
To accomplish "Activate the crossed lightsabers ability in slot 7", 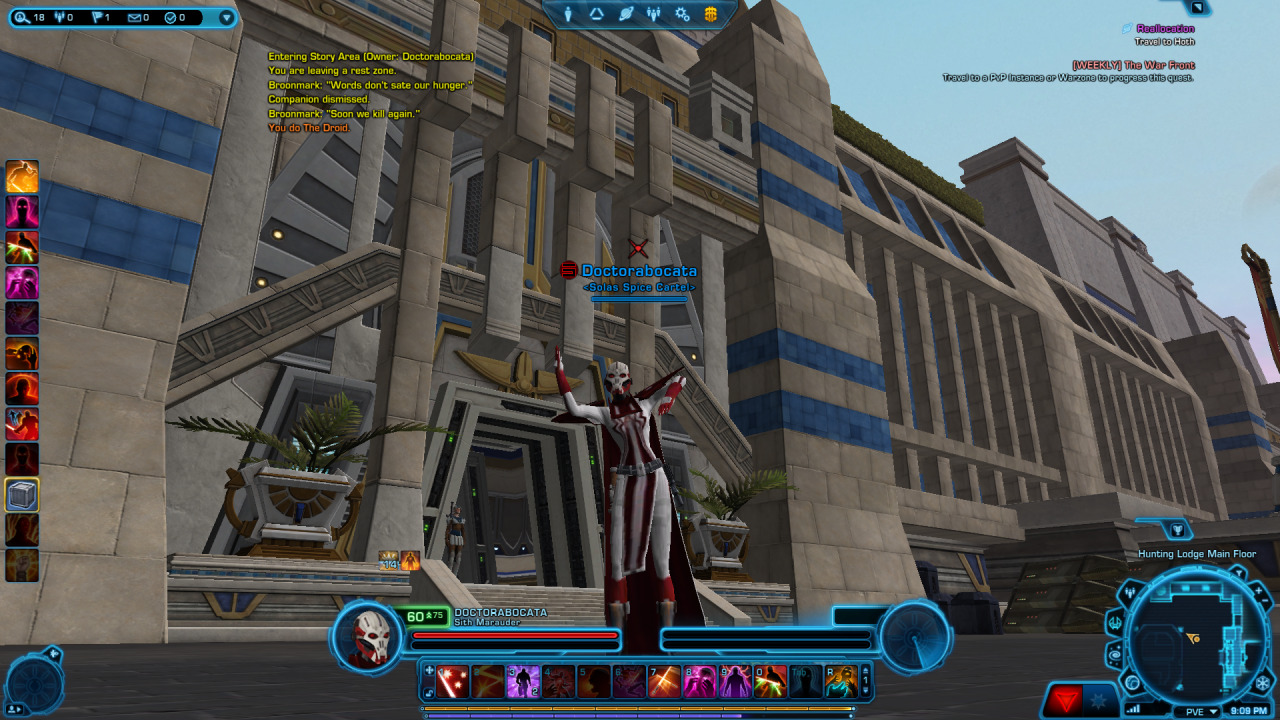I will pos(664,681).
